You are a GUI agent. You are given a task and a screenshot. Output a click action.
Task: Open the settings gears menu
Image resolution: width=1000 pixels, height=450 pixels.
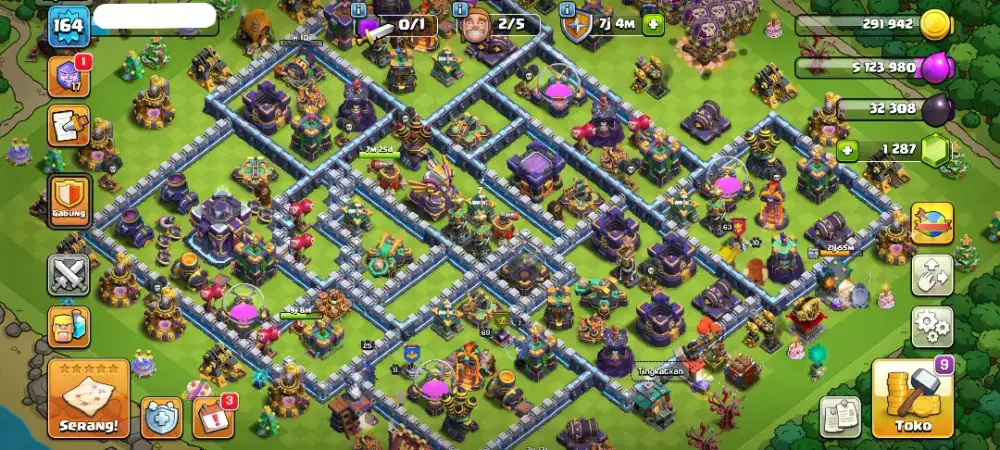[932, 326]
